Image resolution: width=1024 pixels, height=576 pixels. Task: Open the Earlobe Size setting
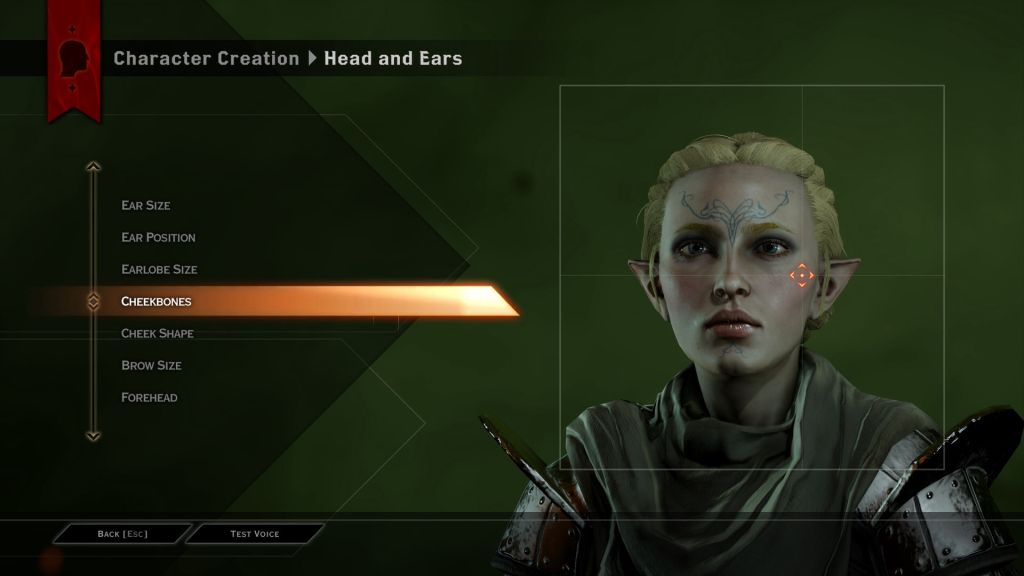159,269
